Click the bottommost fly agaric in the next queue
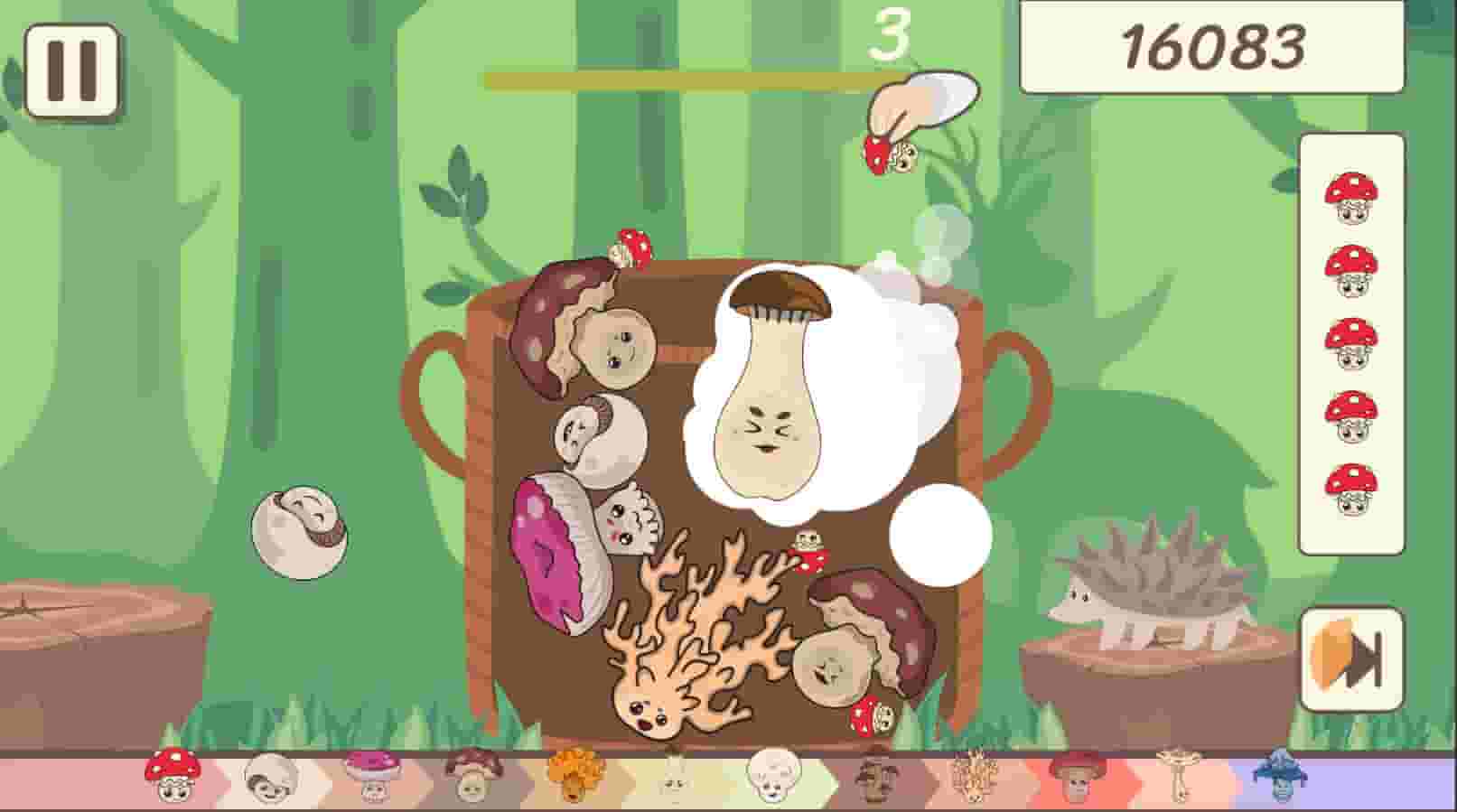This screenshot has height=812, width=1457. pos(1348,489)
